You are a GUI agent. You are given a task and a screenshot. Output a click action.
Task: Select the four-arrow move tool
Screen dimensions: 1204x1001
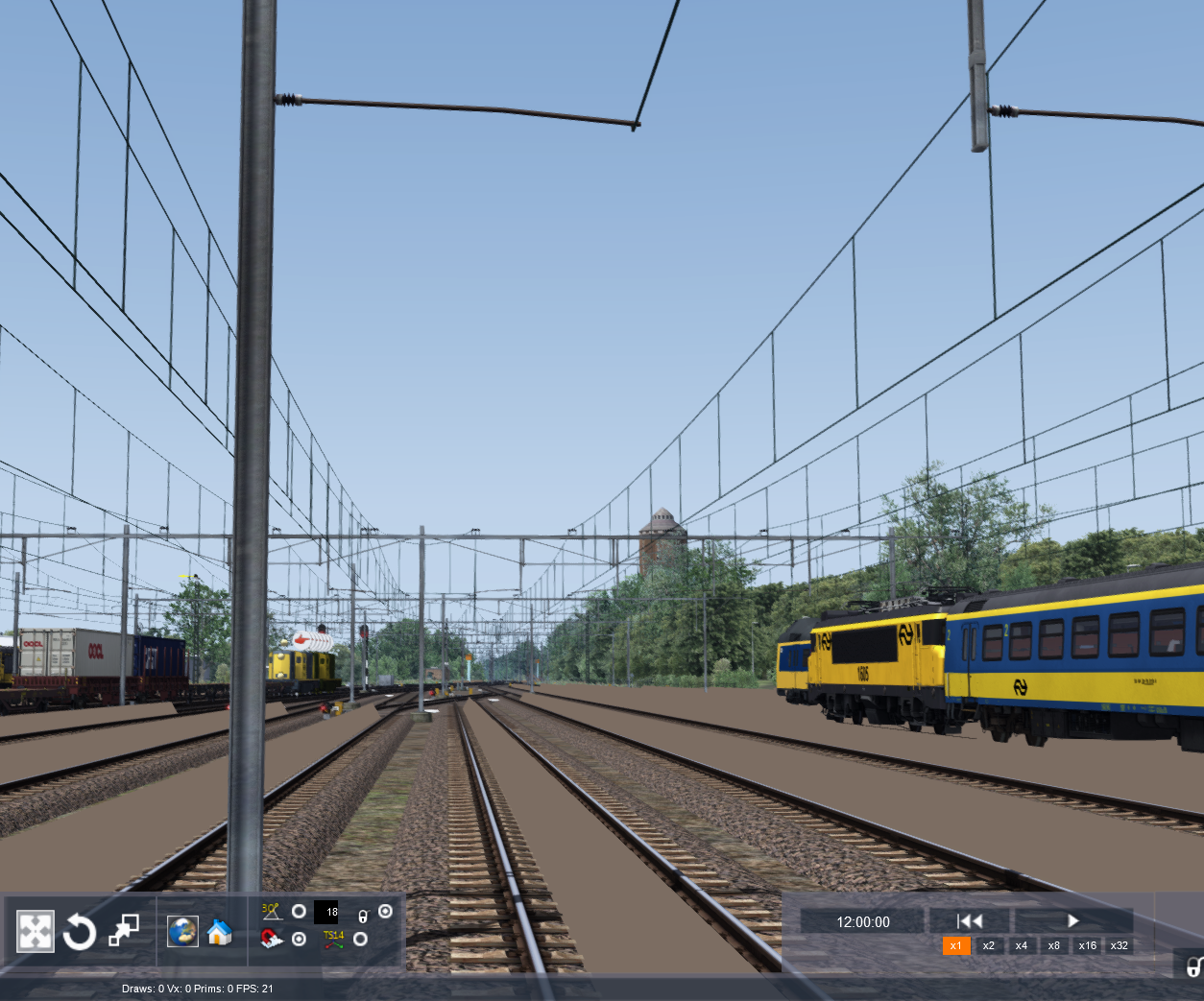[x=36, y=931]
